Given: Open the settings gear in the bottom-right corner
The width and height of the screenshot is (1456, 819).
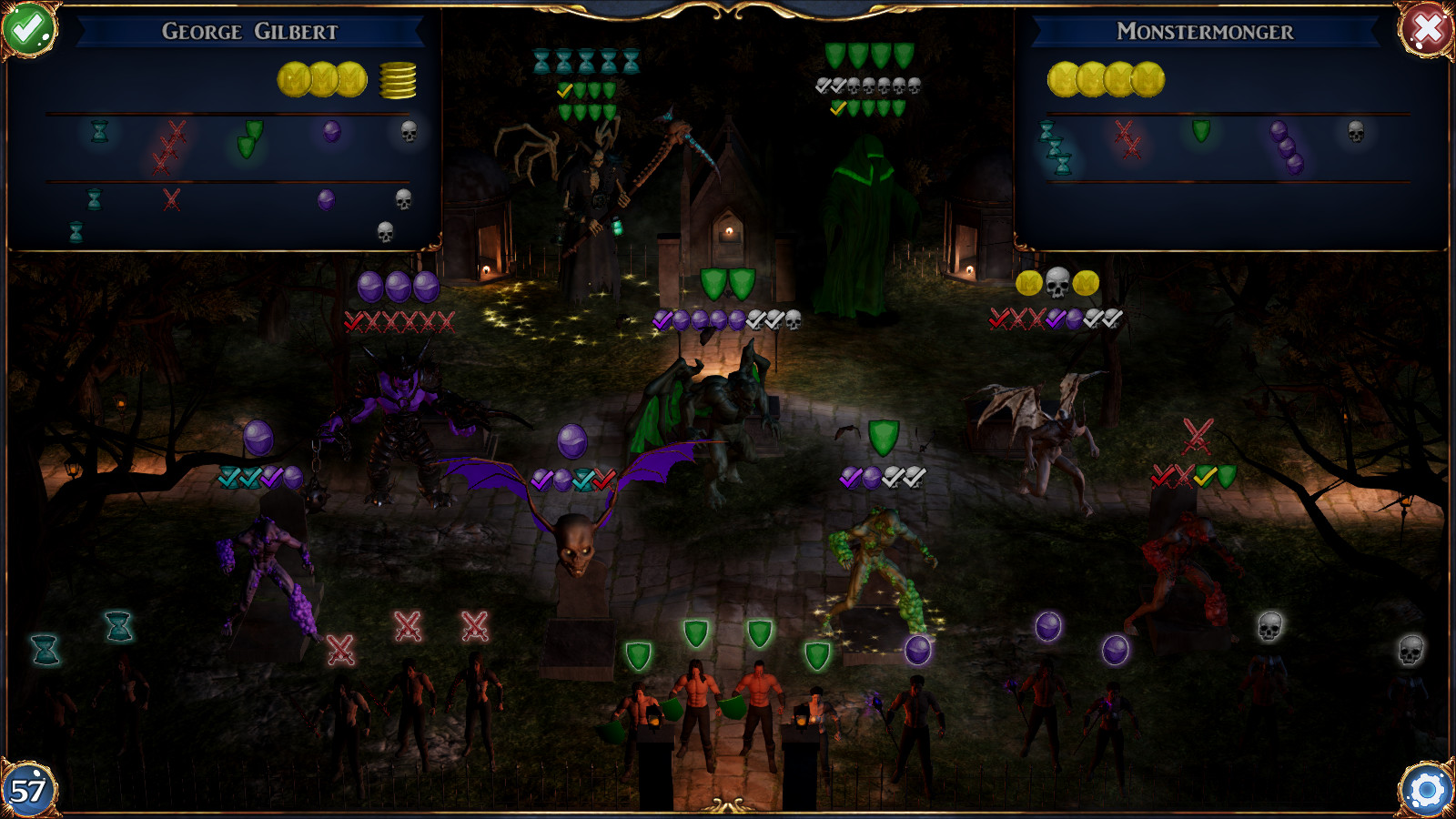Looking at the screenshot, I should 1427,791.
